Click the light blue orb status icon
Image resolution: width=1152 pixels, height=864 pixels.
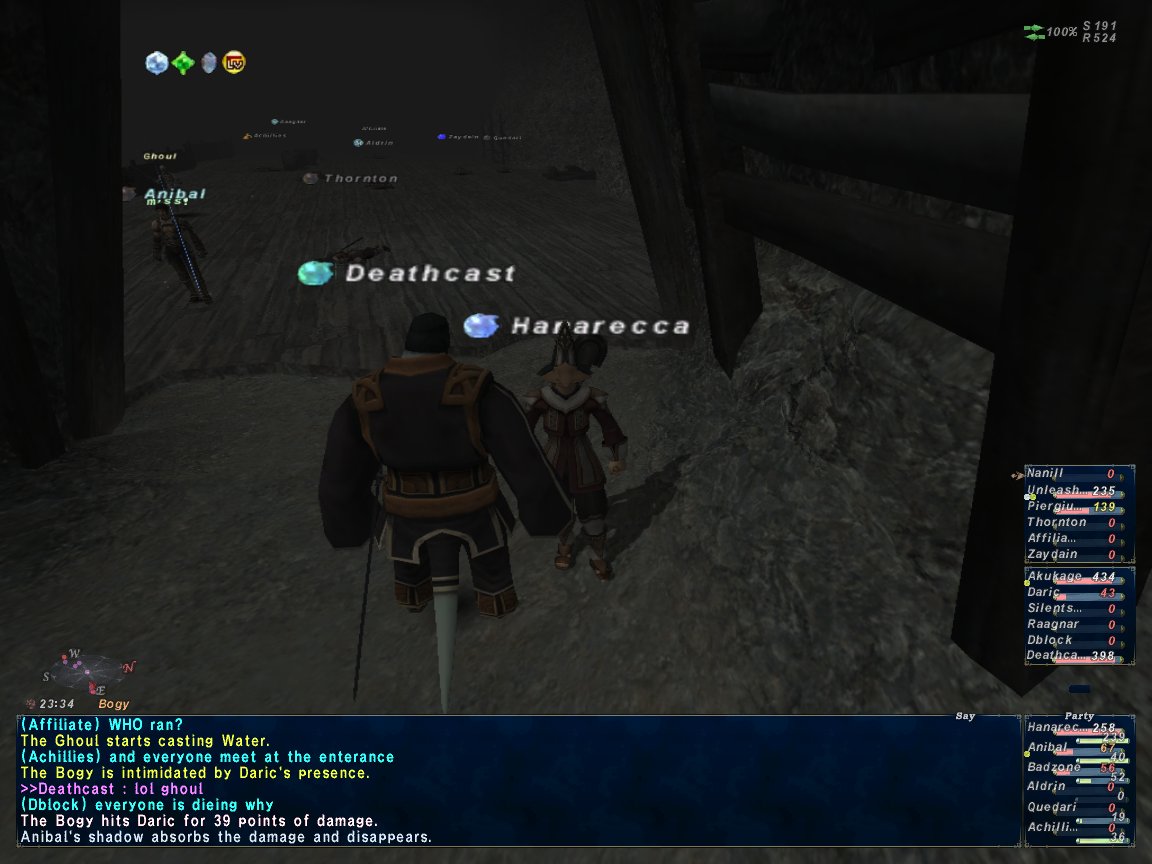coord(156,63)
